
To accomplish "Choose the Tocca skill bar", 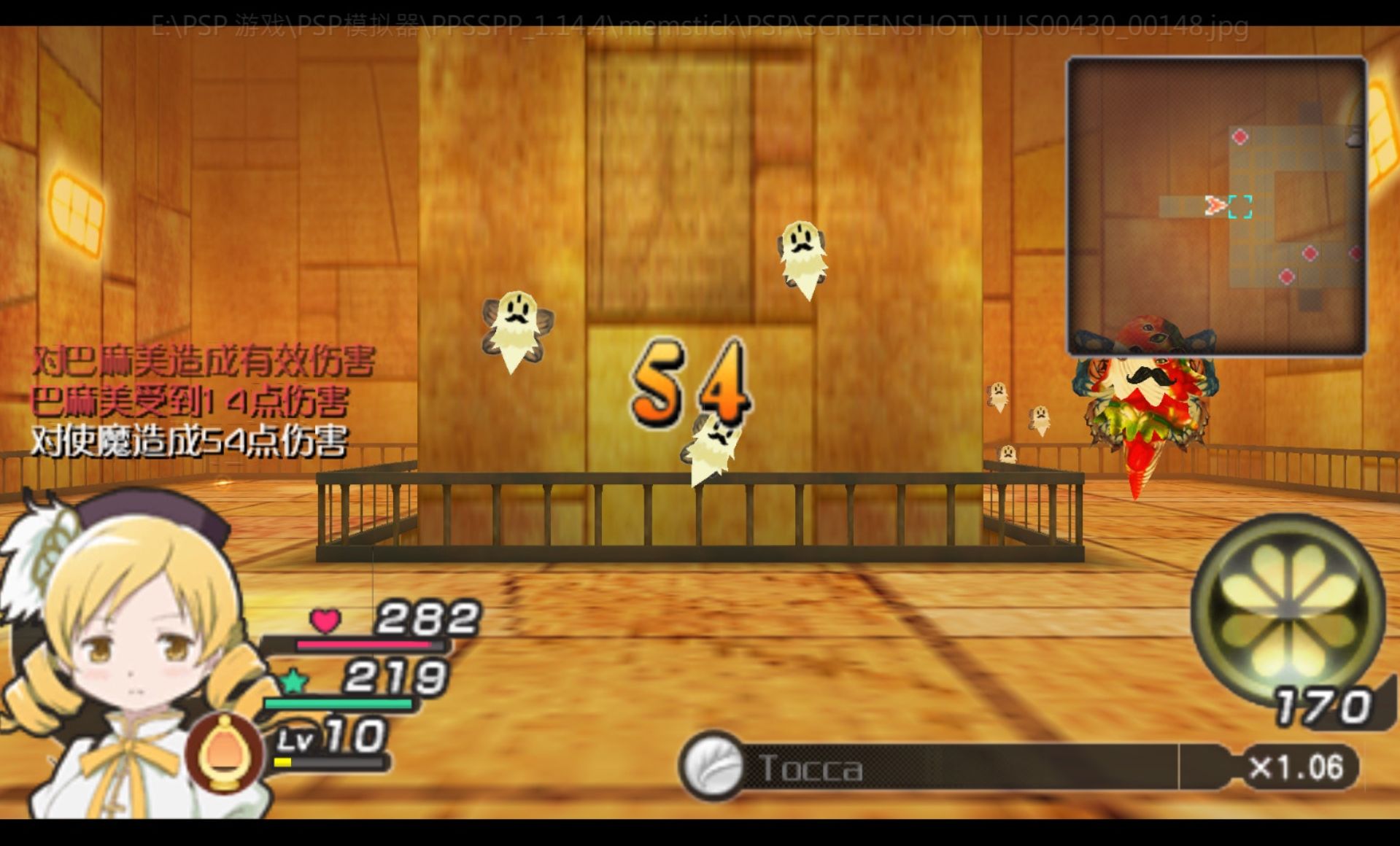I will pos(948,767).
